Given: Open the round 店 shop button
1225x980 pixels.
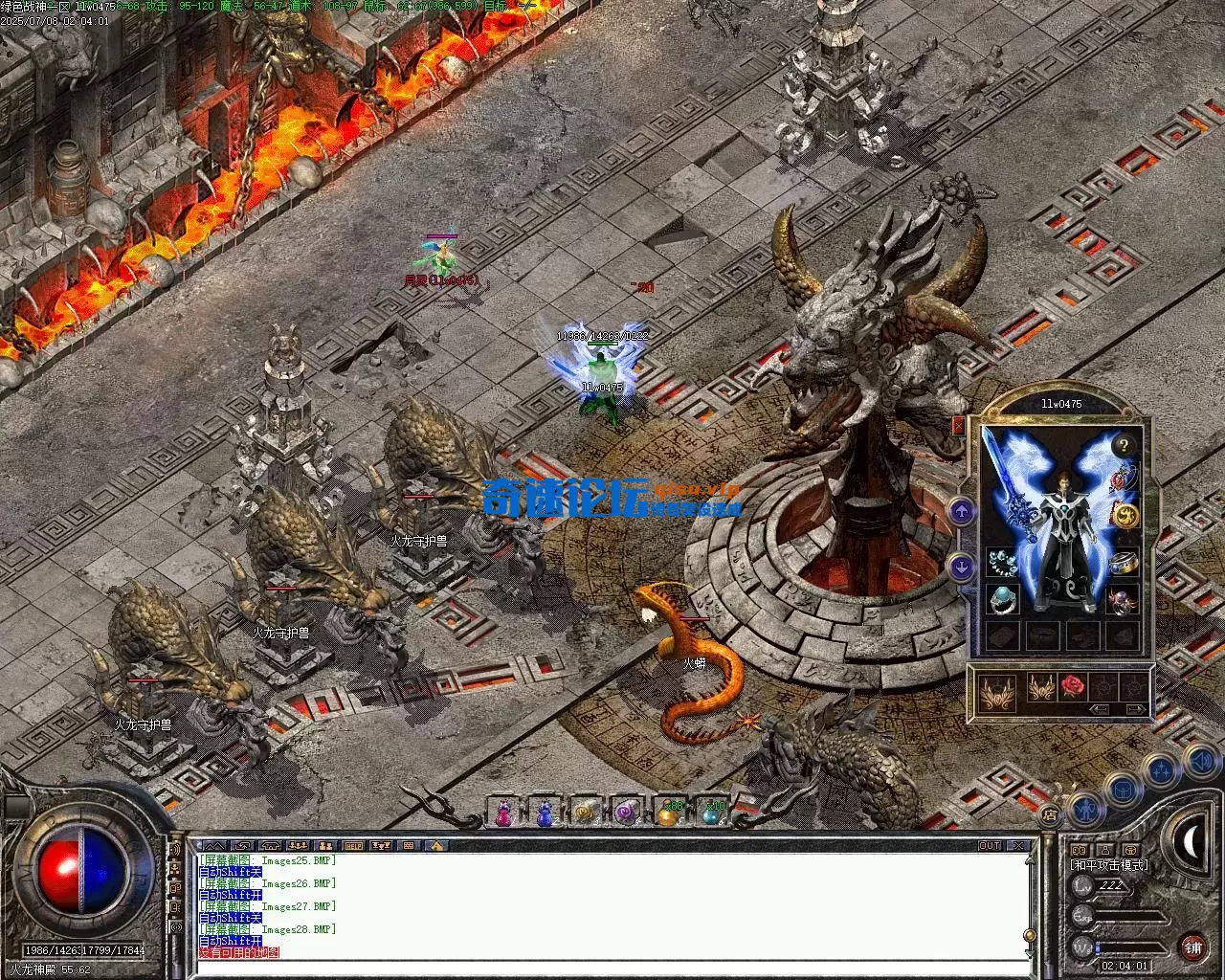Looking at the screenshot, I should (1050, 815).
